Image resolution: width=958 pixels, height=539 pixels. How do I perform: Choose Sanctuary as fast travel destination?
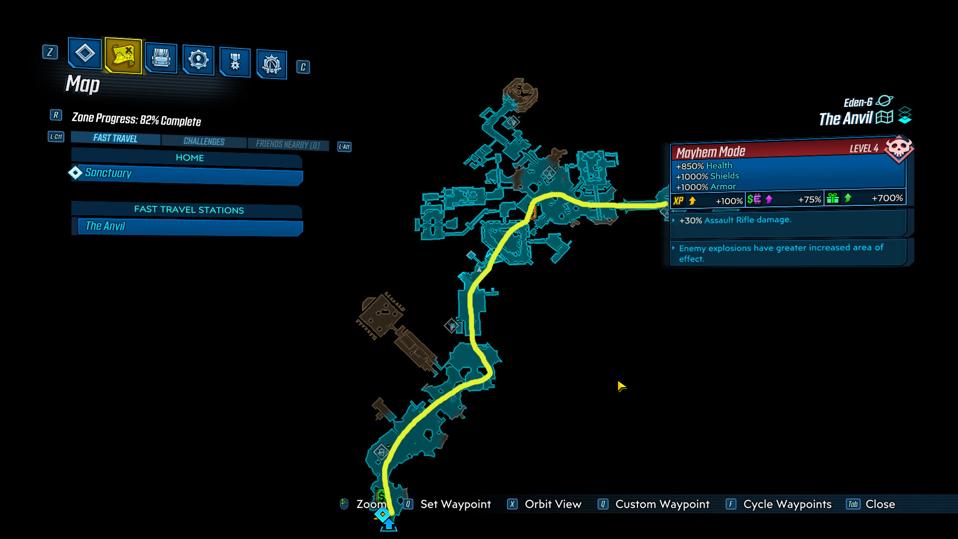click(x=187, y=175)
